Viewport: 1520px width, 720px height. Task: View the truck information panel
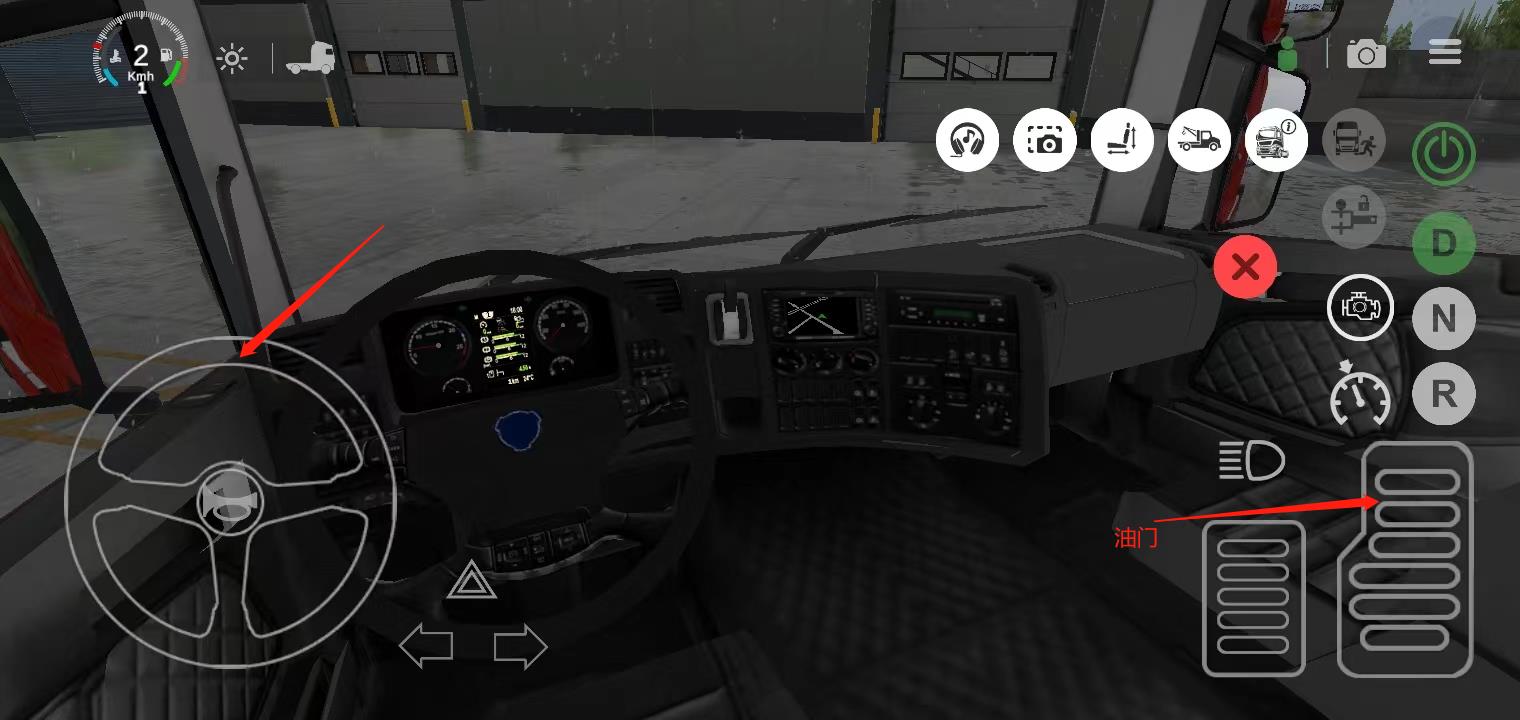point(1276,140)
